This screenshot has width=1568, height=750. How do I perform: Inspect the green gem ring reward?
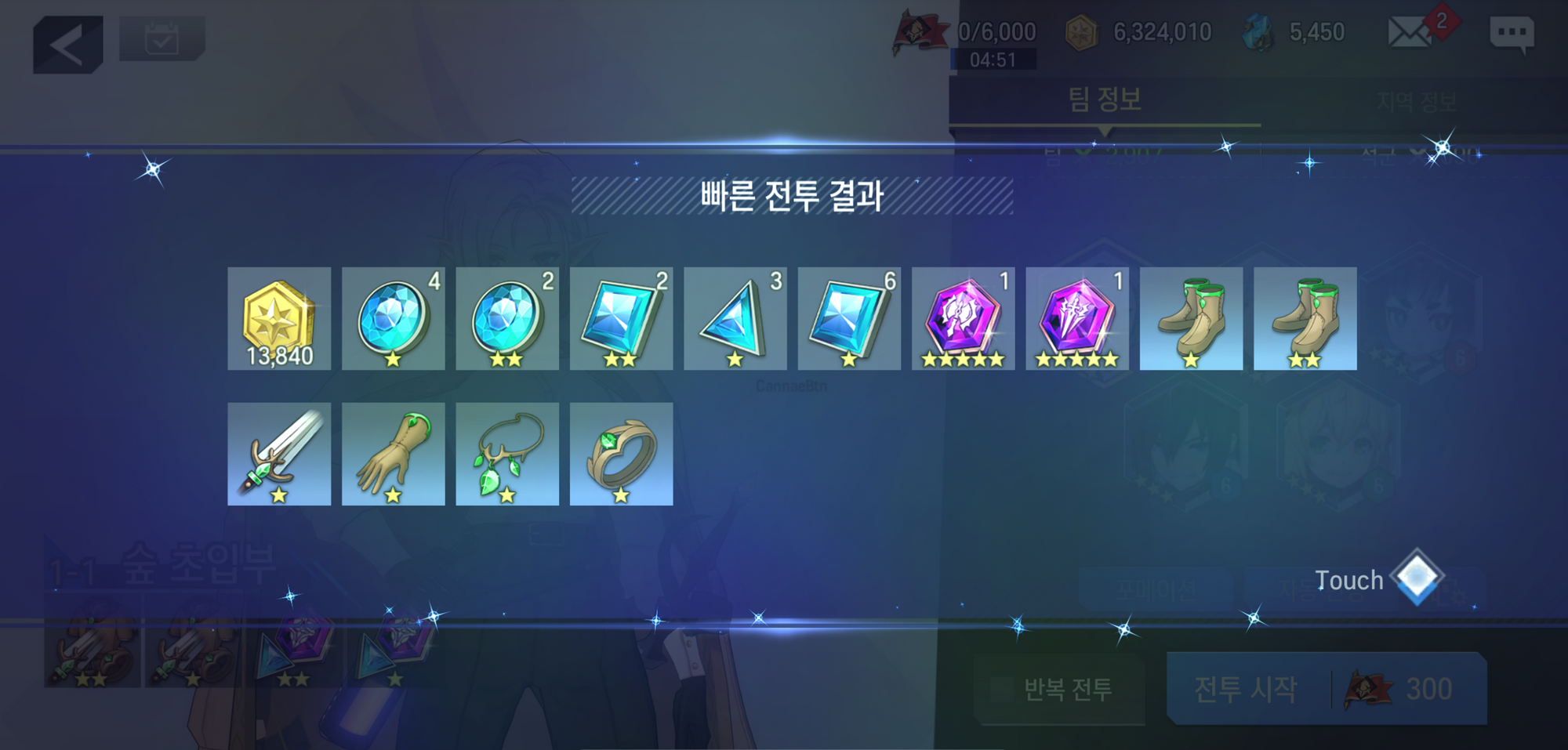tap(621, 454)
